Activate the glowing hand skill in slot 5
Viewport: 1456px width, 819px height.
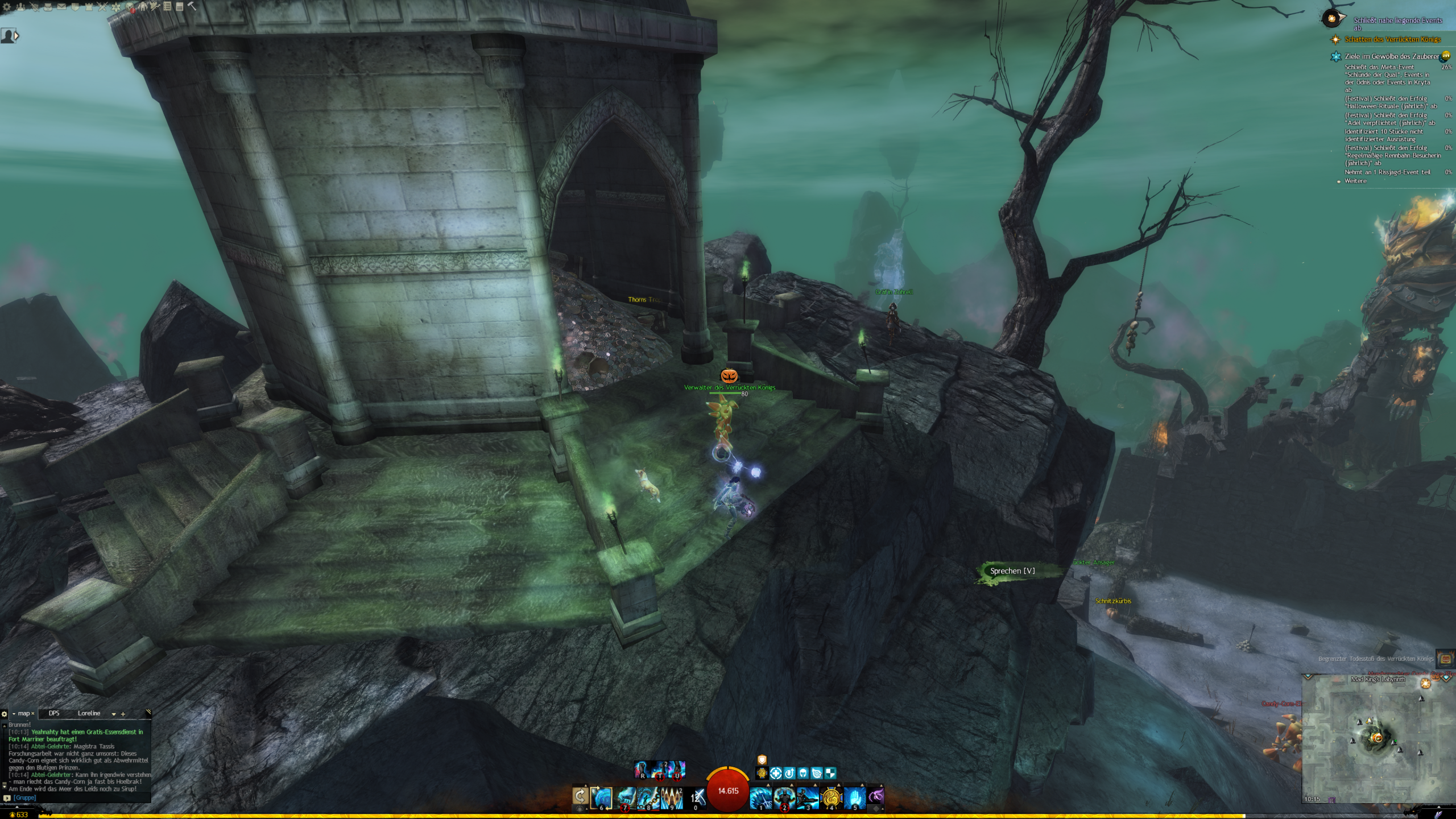point(854,797)
